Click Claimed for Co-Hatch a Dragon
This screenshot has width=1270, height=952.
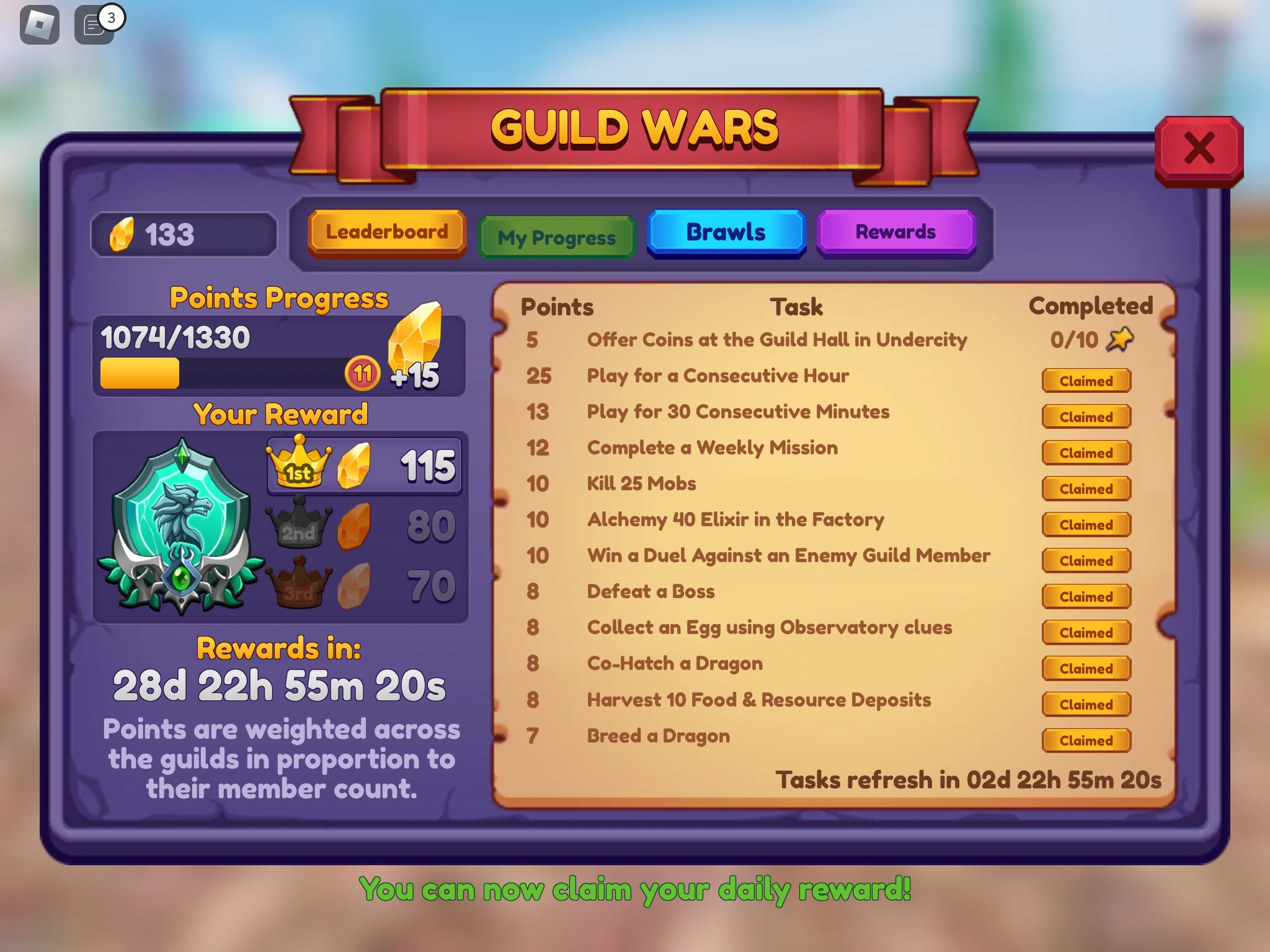click(x=1086, y=669)
